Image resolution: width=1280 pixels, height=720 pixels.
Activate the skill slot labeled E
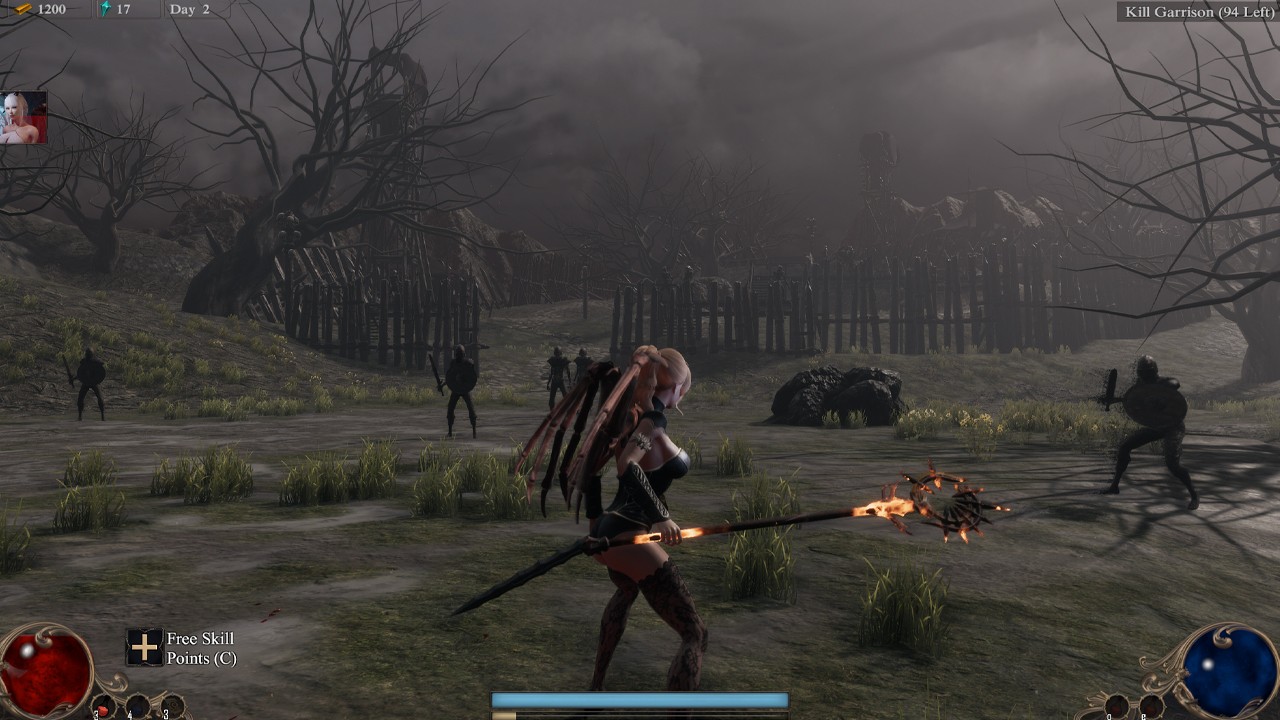coord(1151,706)
